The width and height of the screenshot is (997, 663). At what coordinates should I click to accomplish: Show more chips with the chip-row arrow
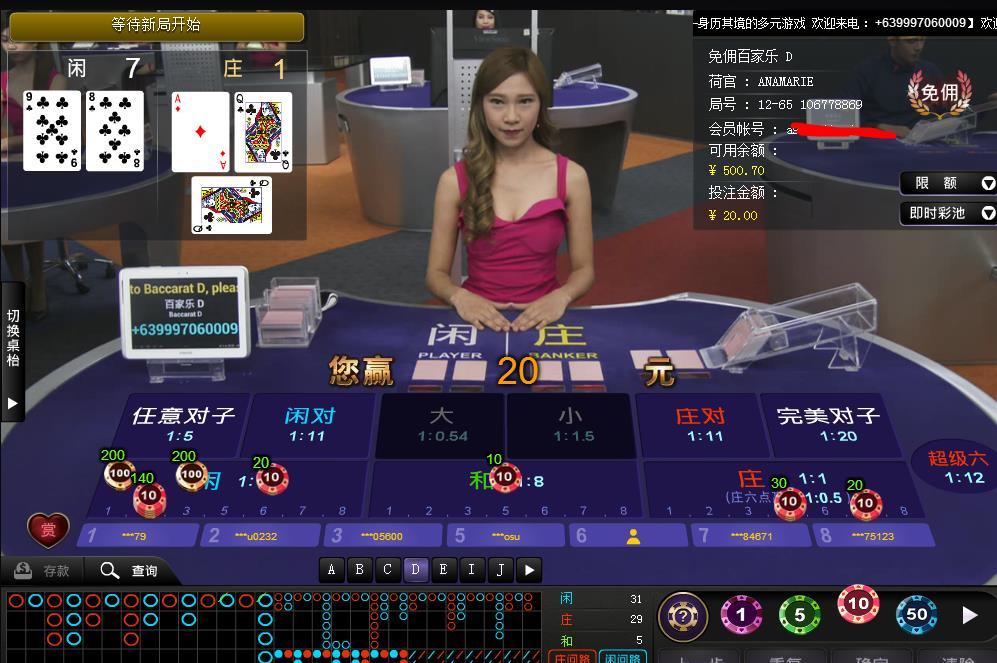(x=969, y=615)
